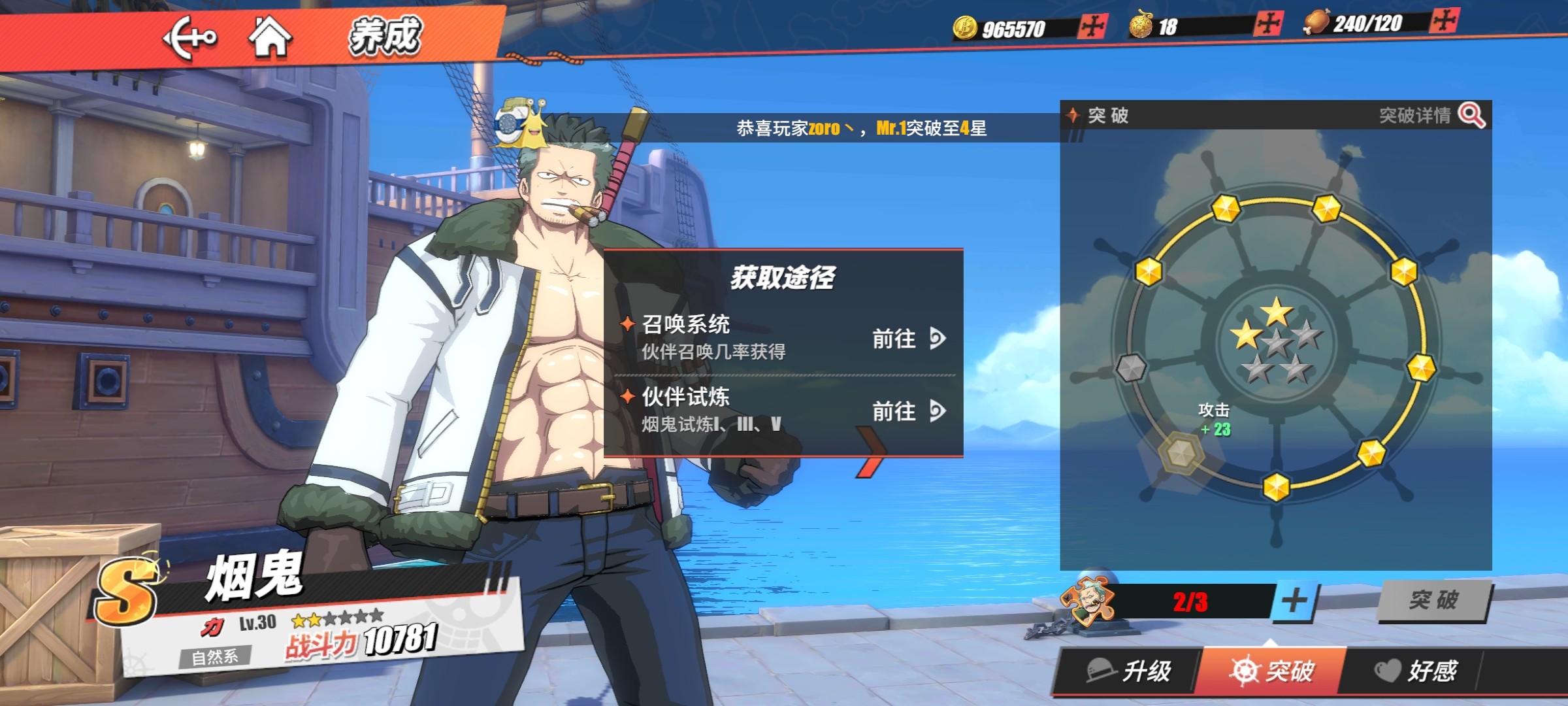Tap the Smoker puzzle fragment icon
Screen dimensions: 1568x706
point(1087,601)
